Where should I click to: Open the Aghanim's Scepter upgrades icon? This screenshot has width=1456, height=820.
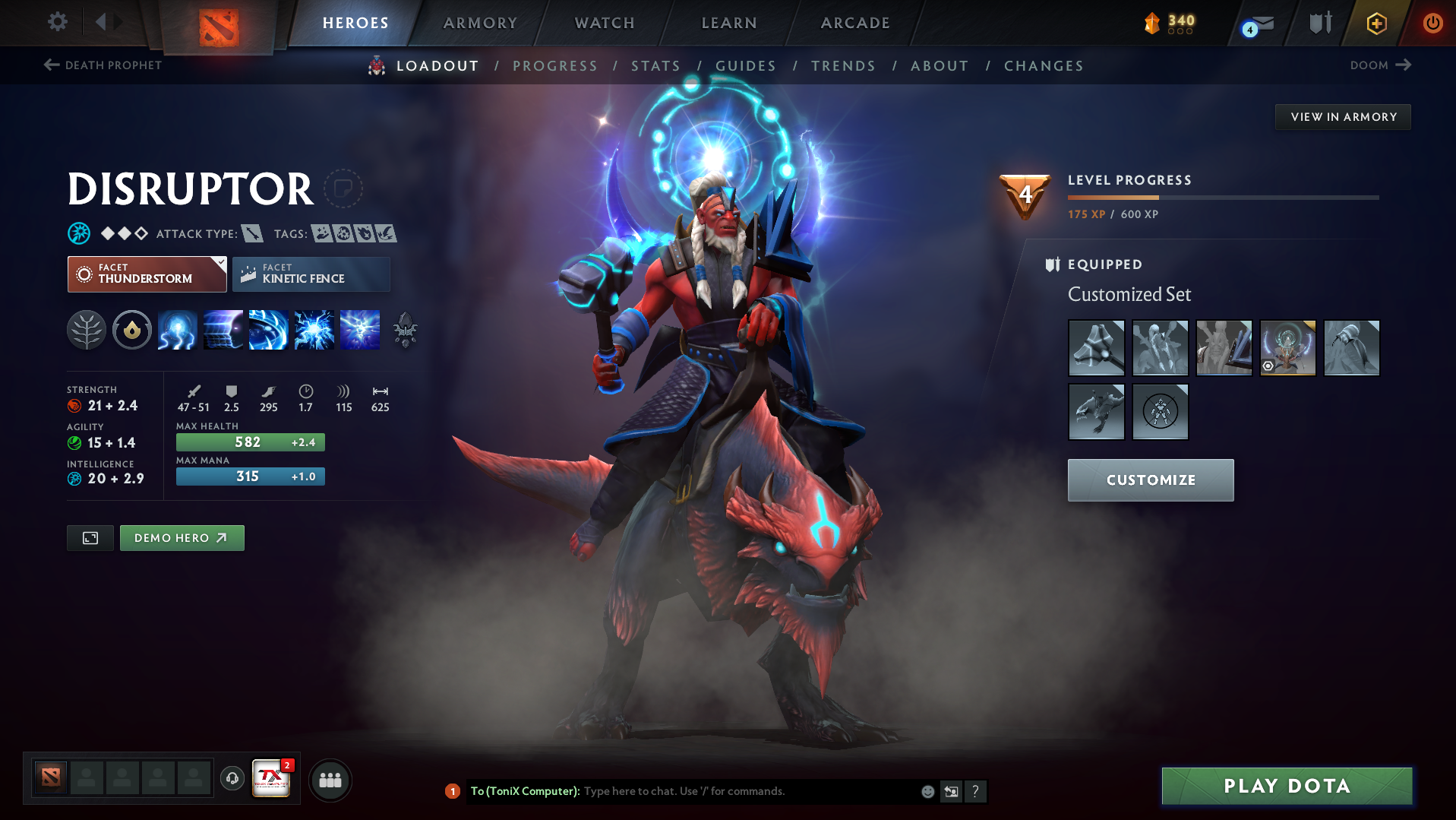tap(406, 330)
